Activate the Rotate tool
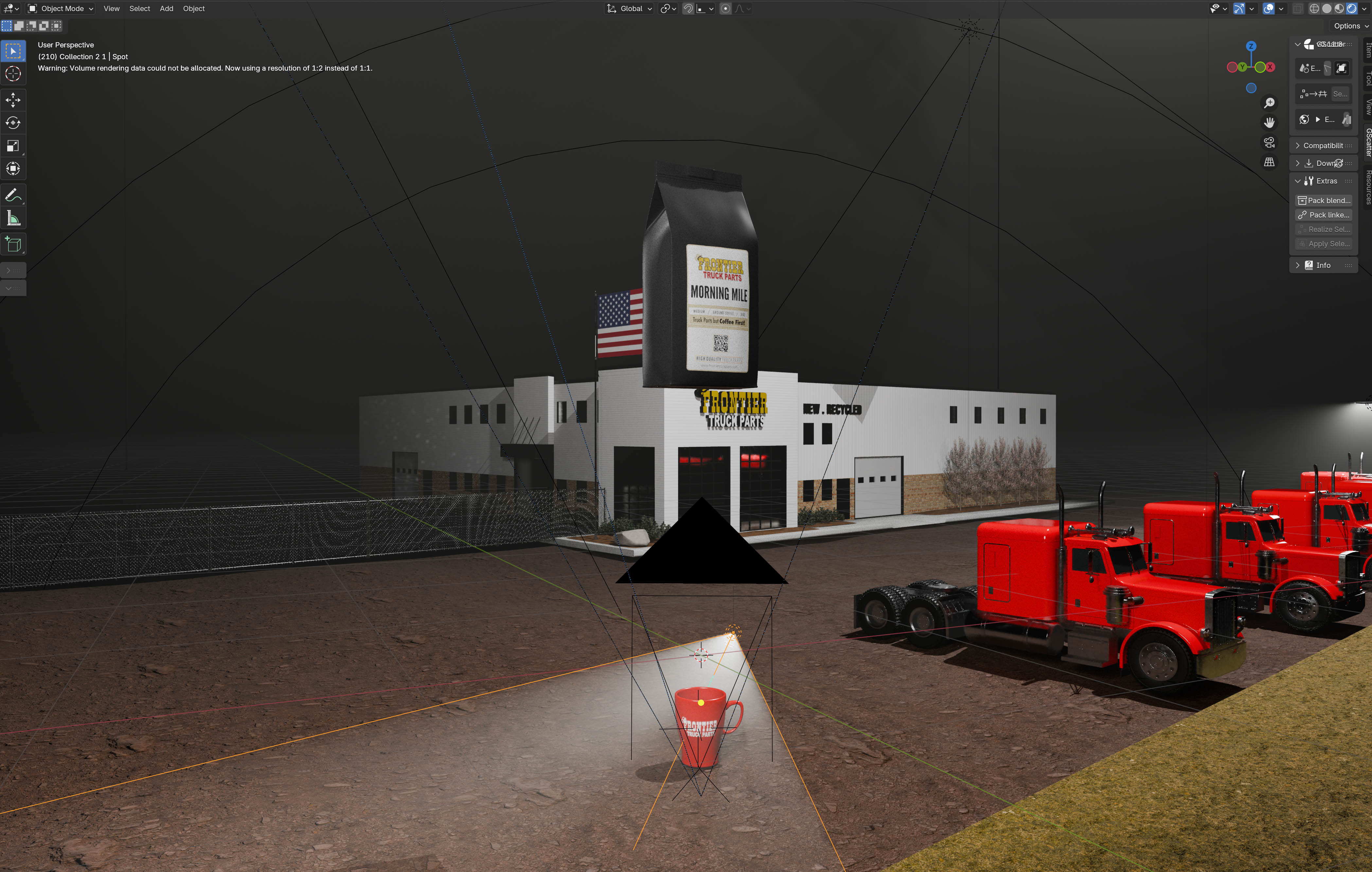Screen dimensions: 1372x872 click(x=13, y=123)
